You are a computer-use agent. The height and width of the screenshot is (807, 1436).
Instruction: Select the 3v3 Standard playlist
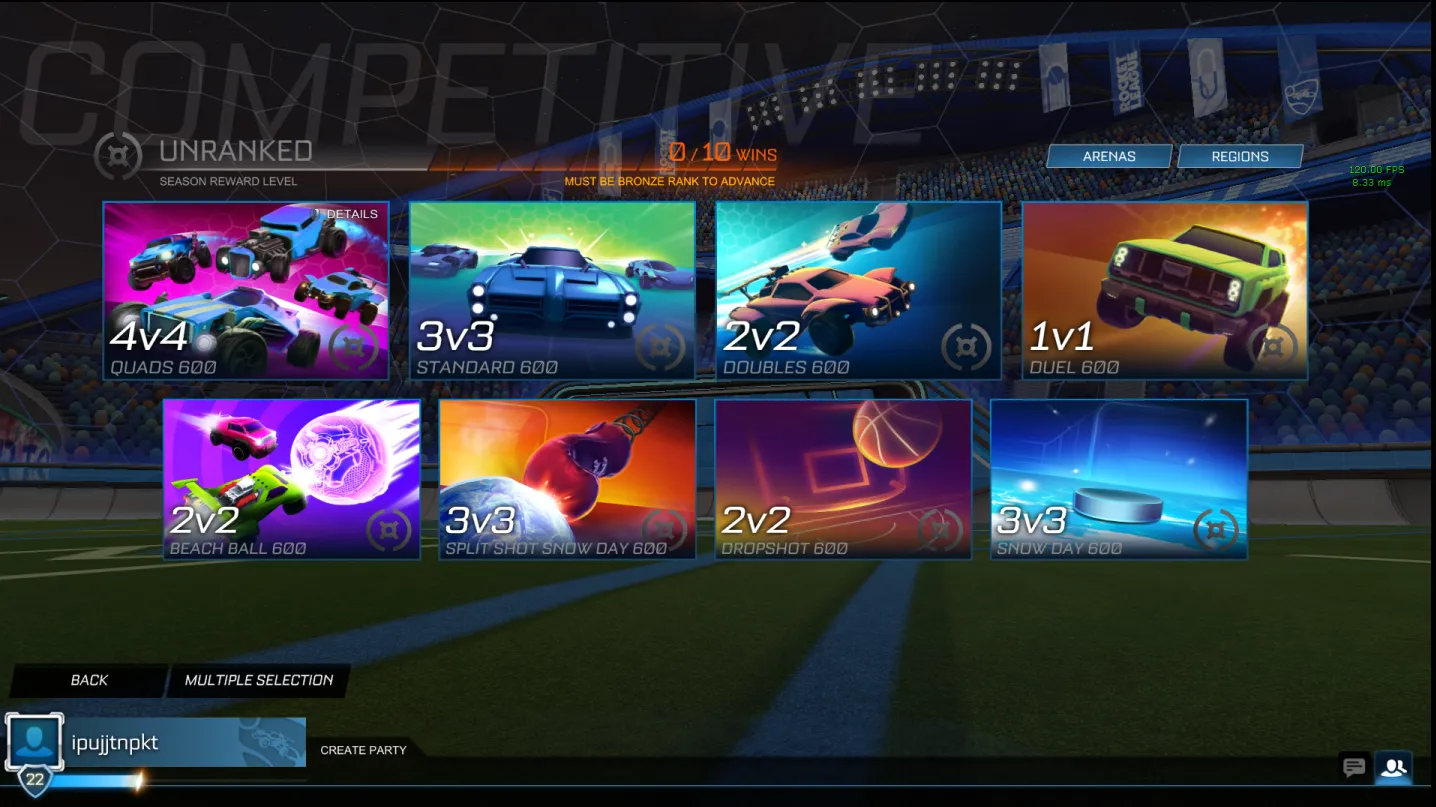click(552, 290)
